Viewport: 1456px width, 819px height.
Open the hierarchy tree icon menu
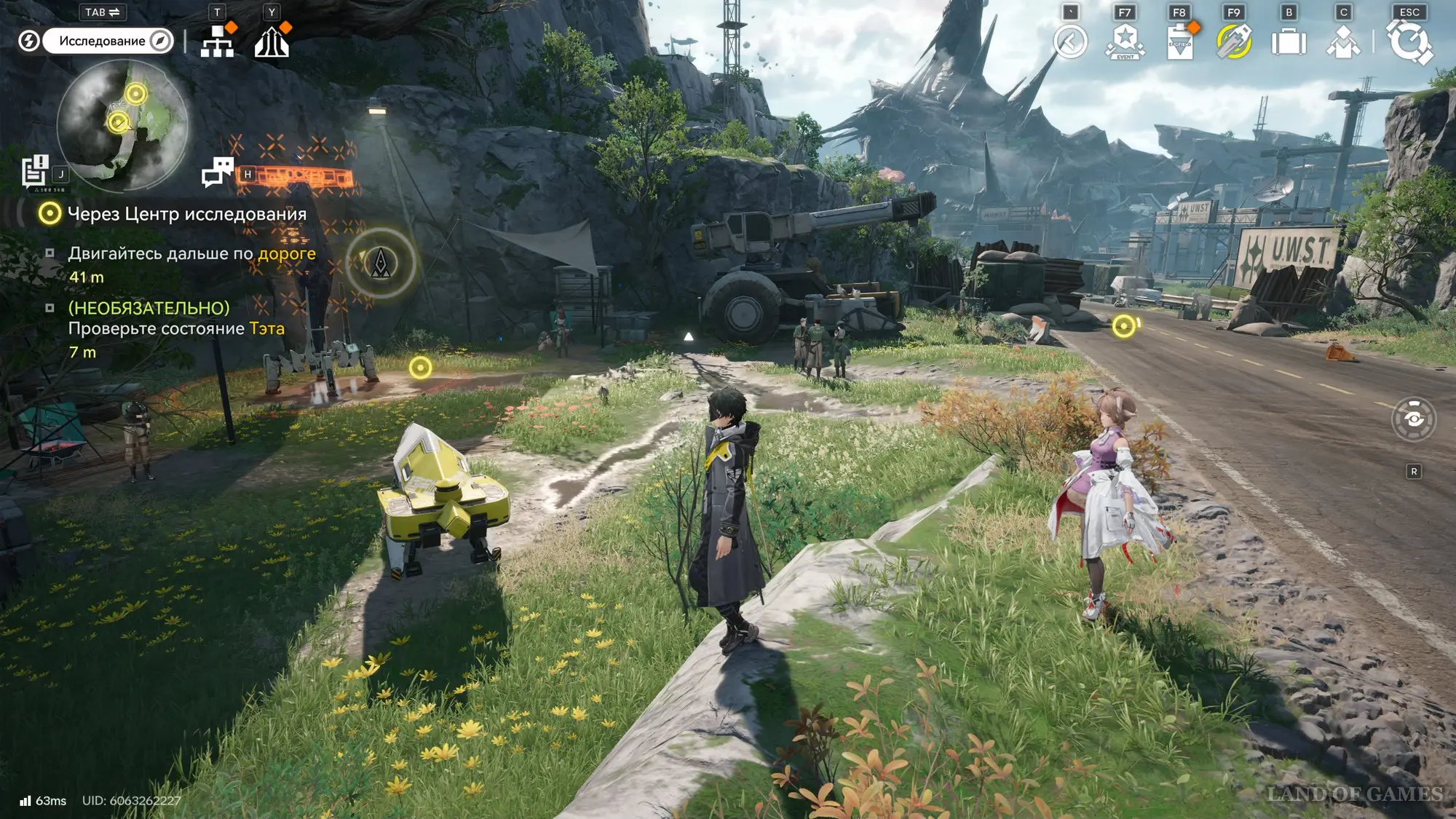tap(217, 42)
